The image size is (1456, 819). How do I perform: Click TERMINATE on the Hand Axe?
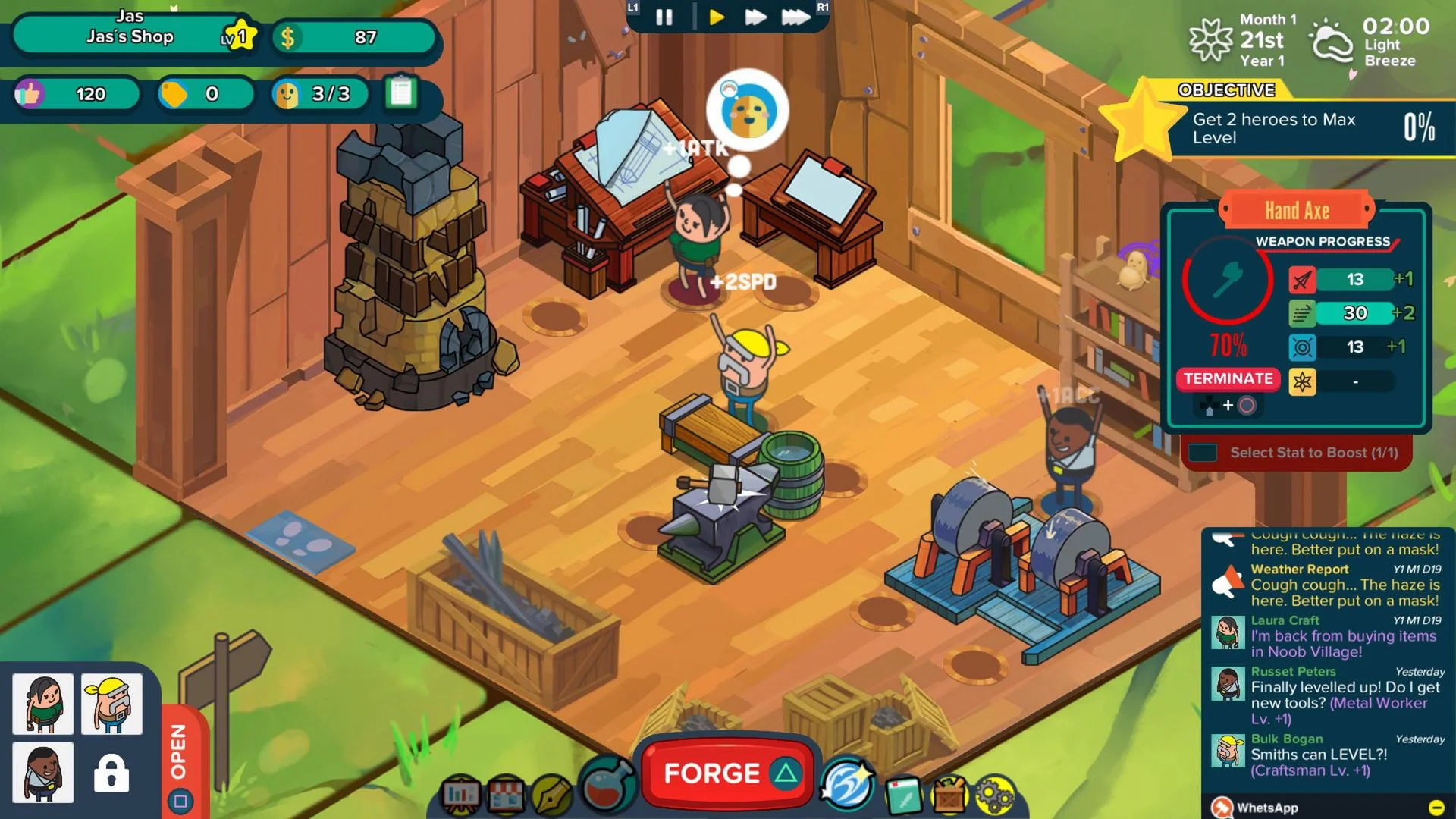pyautogui.click(x=1228, y=379)
